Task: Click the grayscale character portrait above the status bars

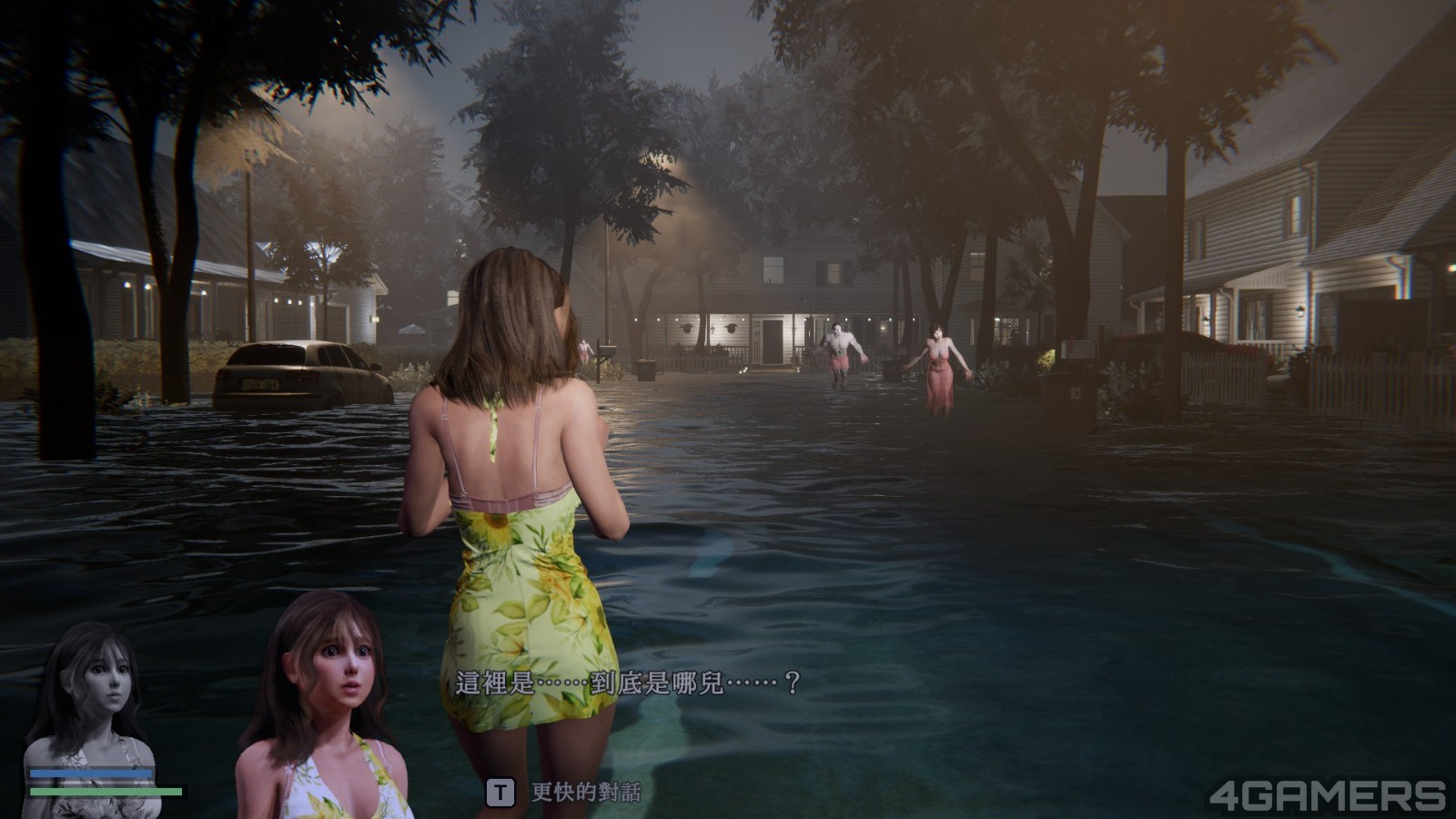Action: click(x=91, y=696)
